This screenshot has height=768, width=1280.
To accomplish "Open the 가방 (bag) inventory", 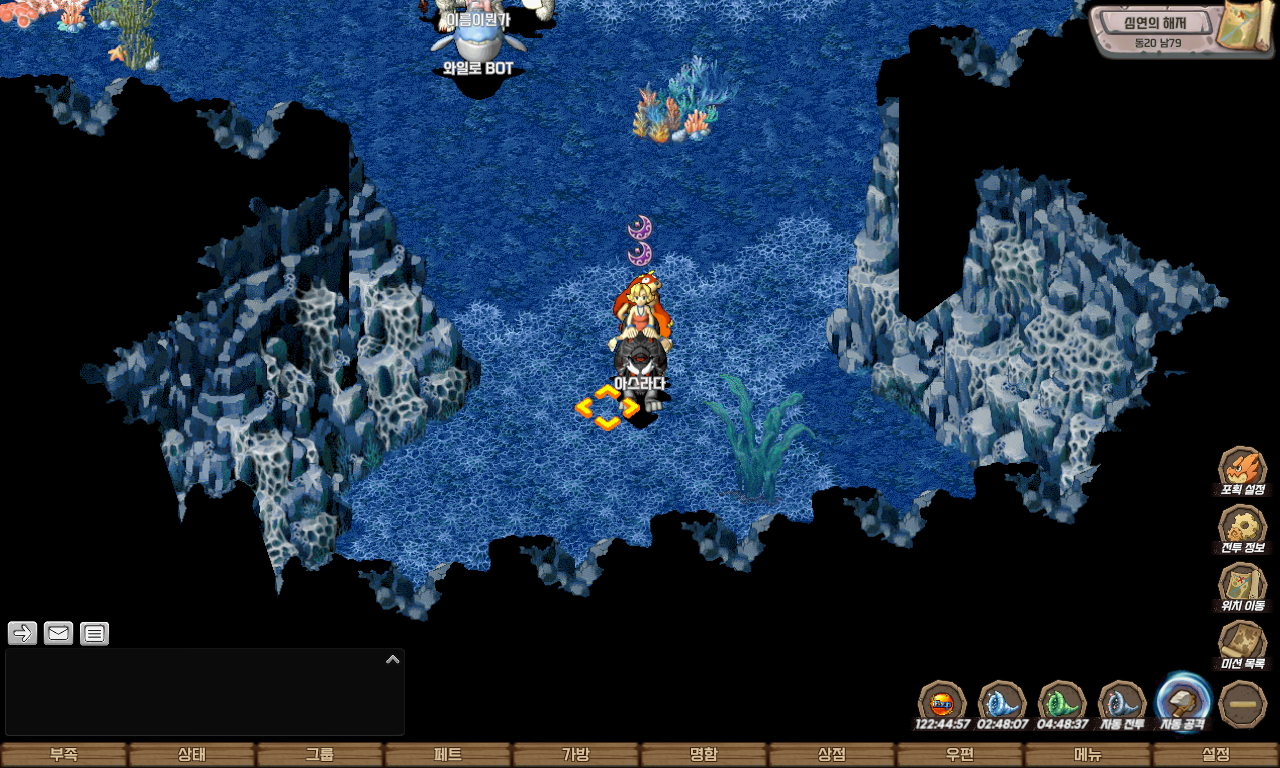I will coord(576,755).
